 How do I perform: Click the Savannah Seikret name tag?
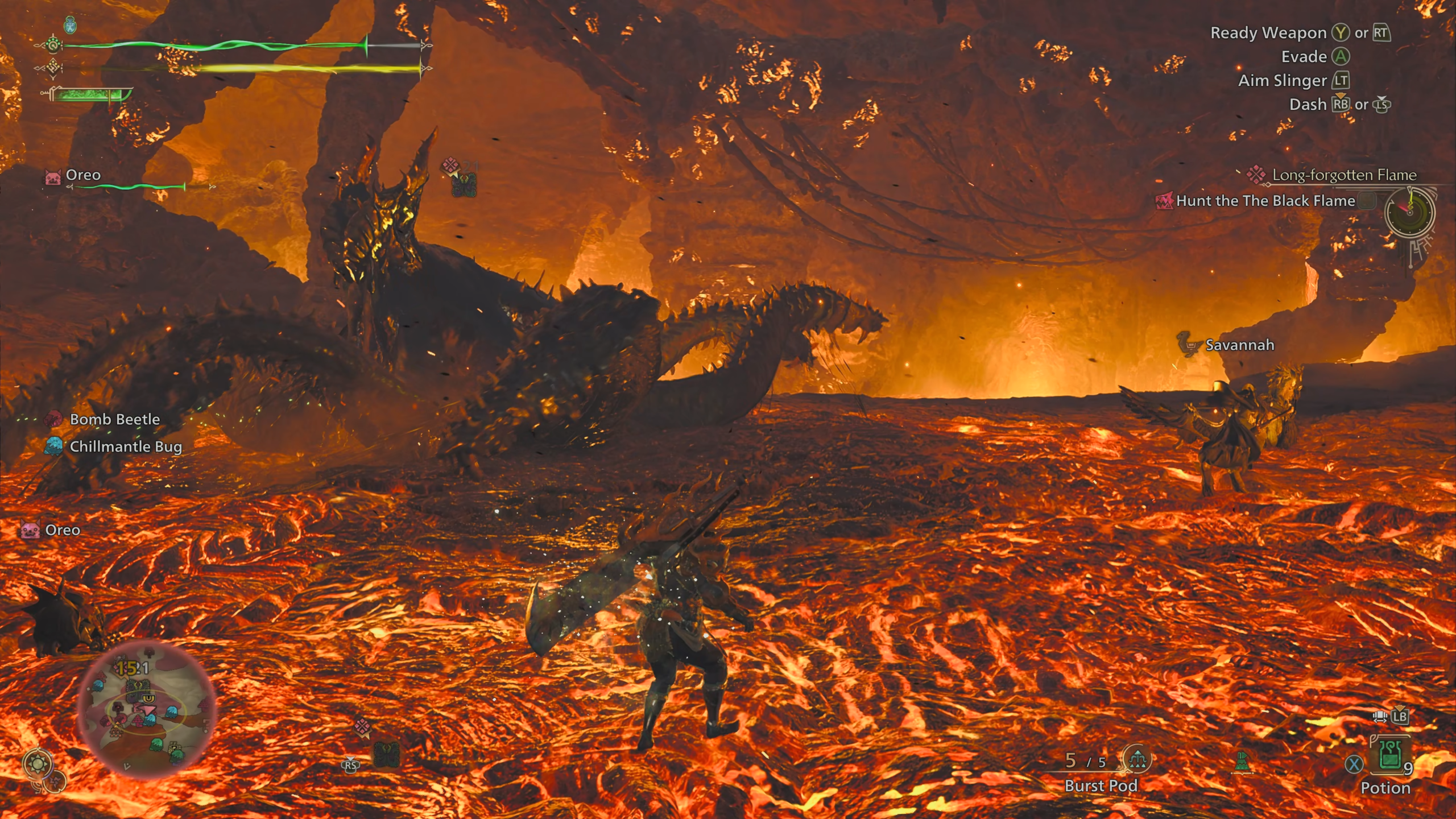[x=1239, y=345]
